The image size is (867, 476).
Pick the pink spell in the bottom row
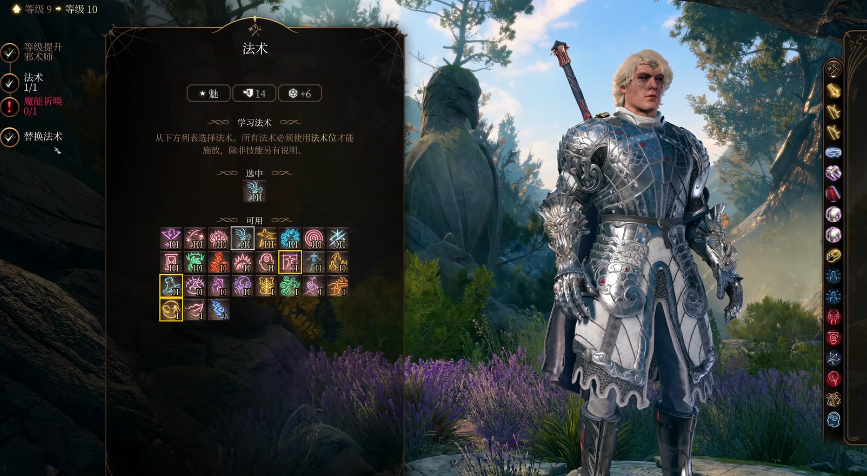coord(194,310)
